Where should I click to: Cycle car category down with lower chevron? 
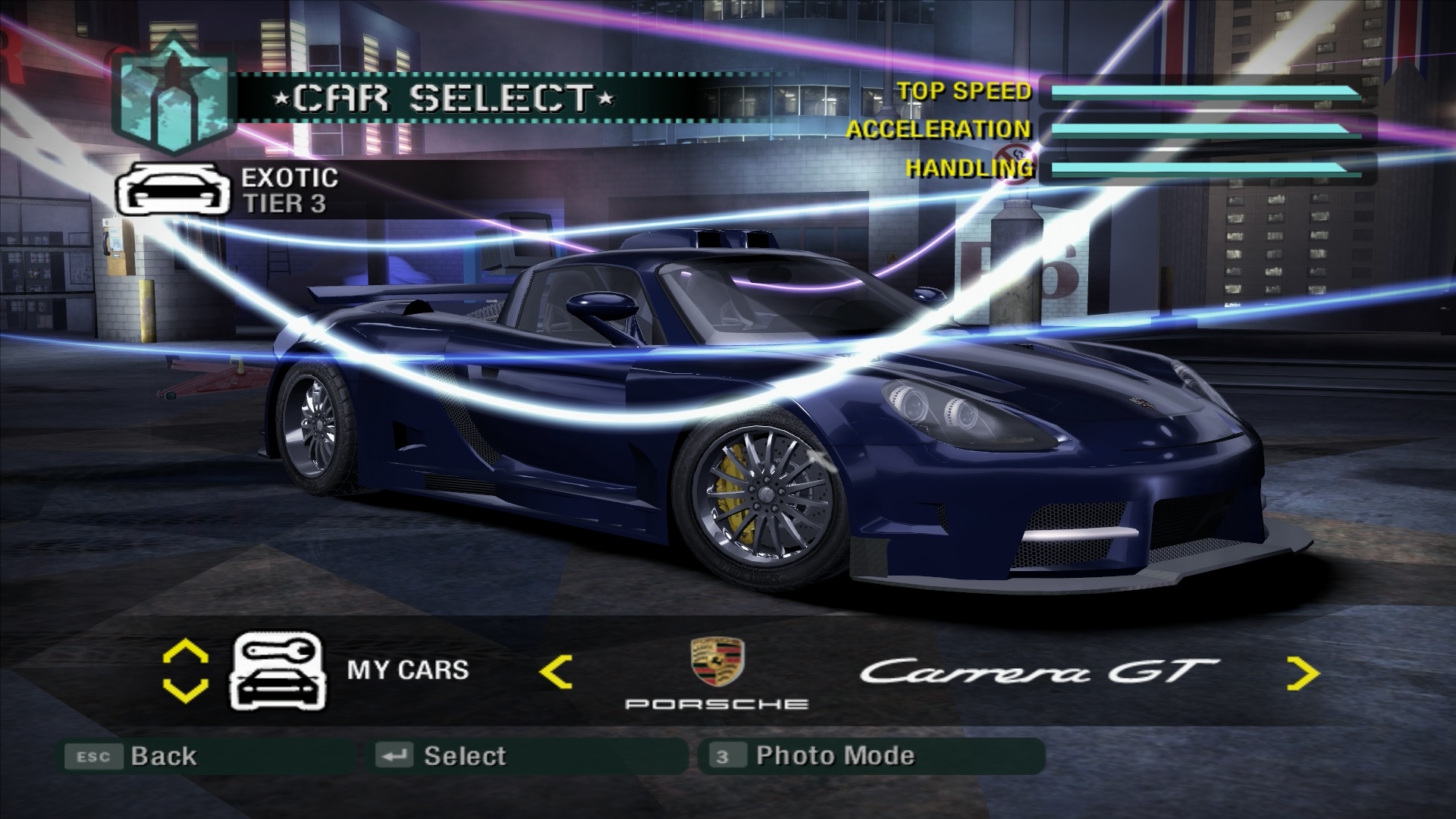click(186, 691)
